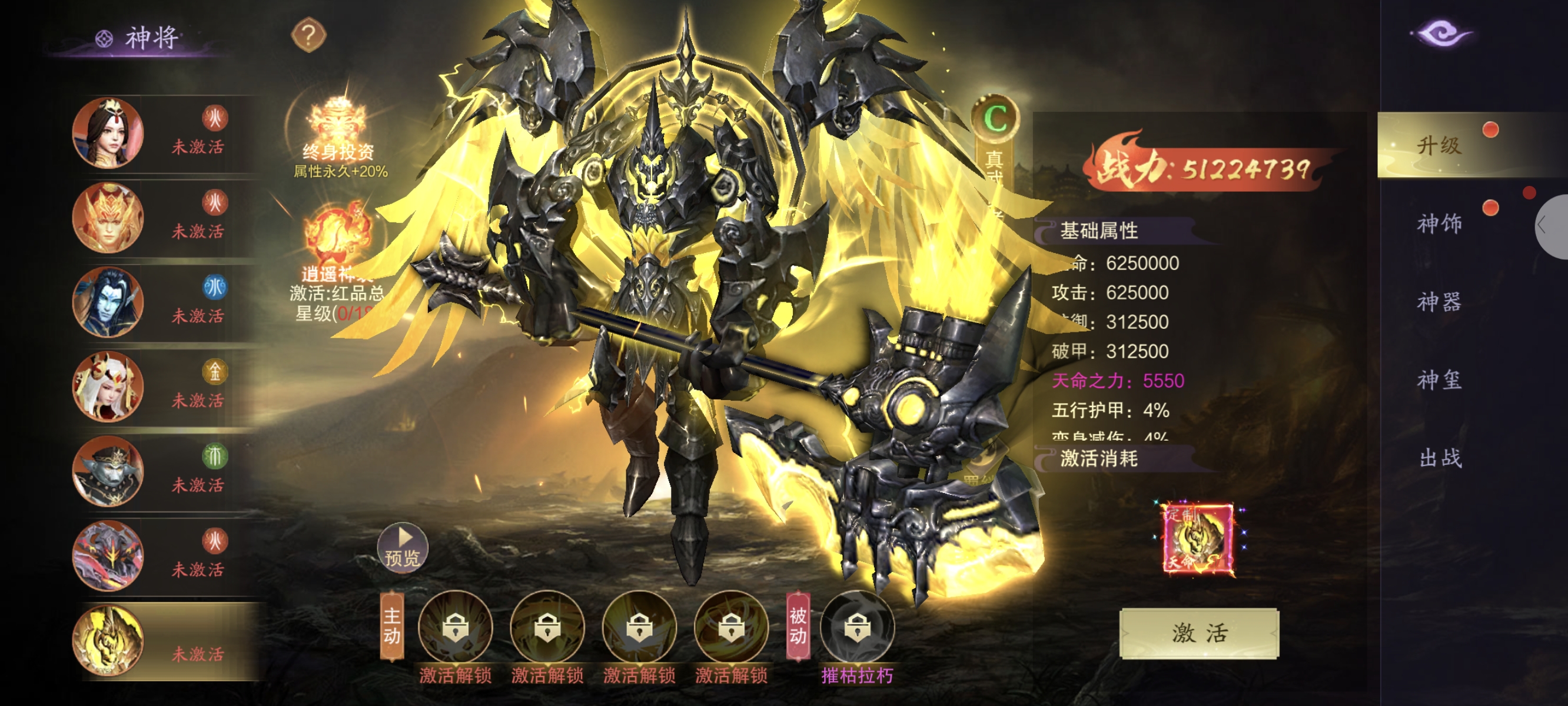The width and height of the screenshot is (1568, 706).
Task: Click the 激活 activate button
Action: pos(1198,633)
